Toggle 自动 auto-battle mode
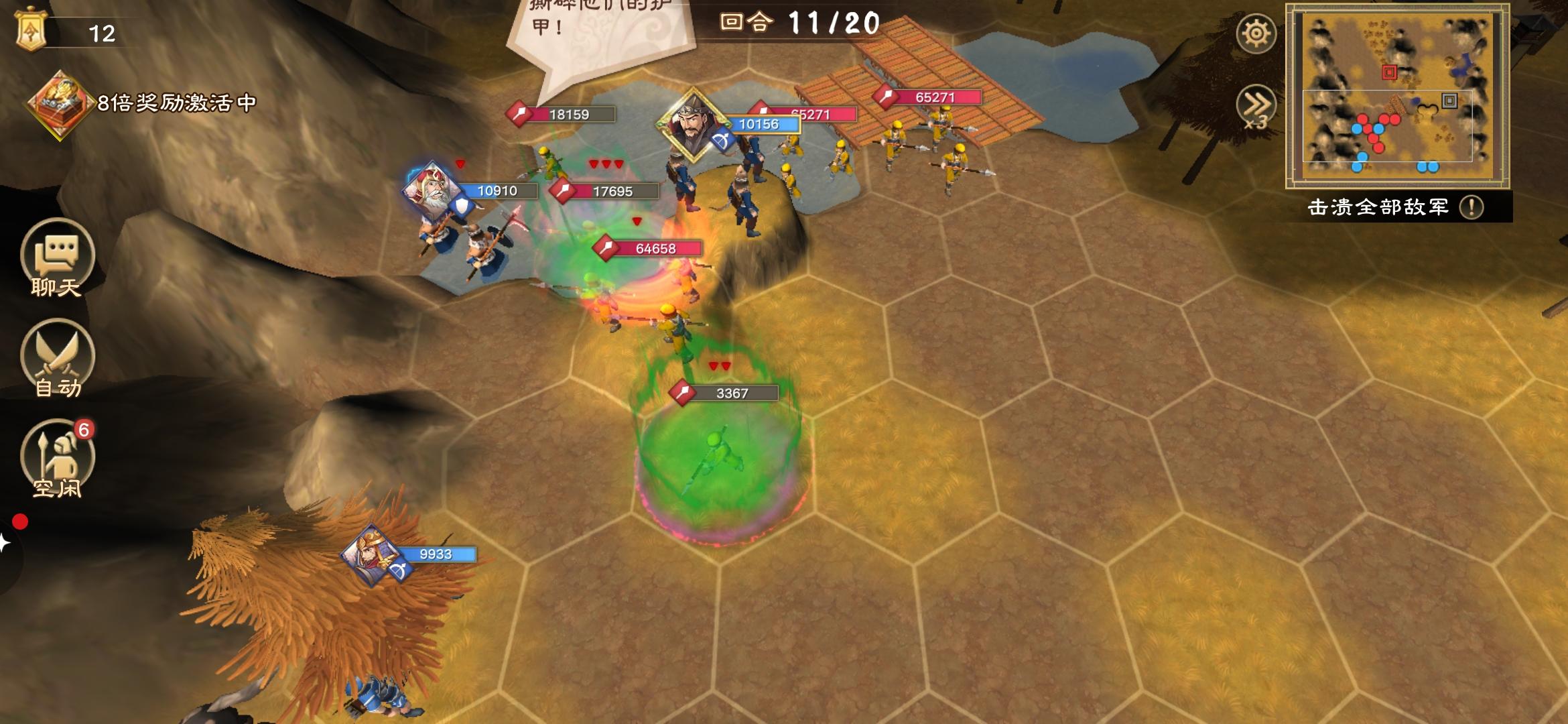The width and height of the screenshot is (1568, 724). 57,359
